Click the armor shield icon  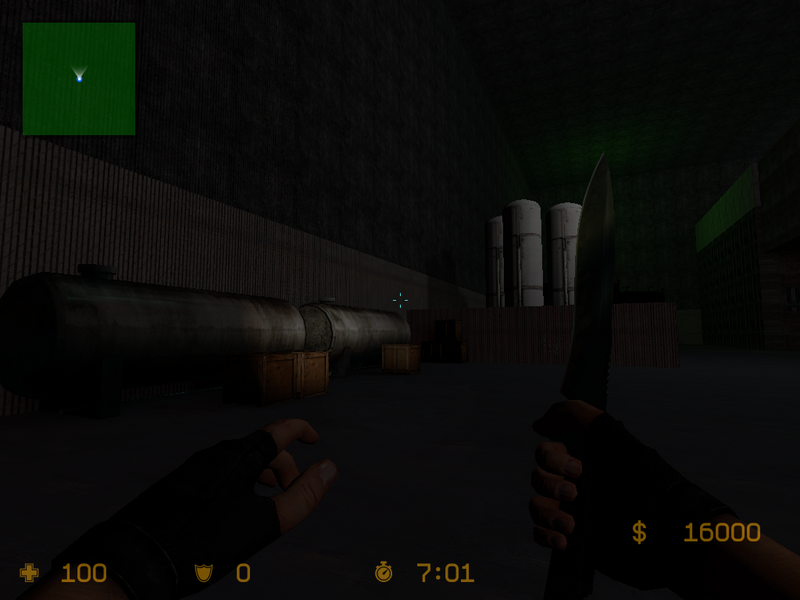(x=203, y=573)
